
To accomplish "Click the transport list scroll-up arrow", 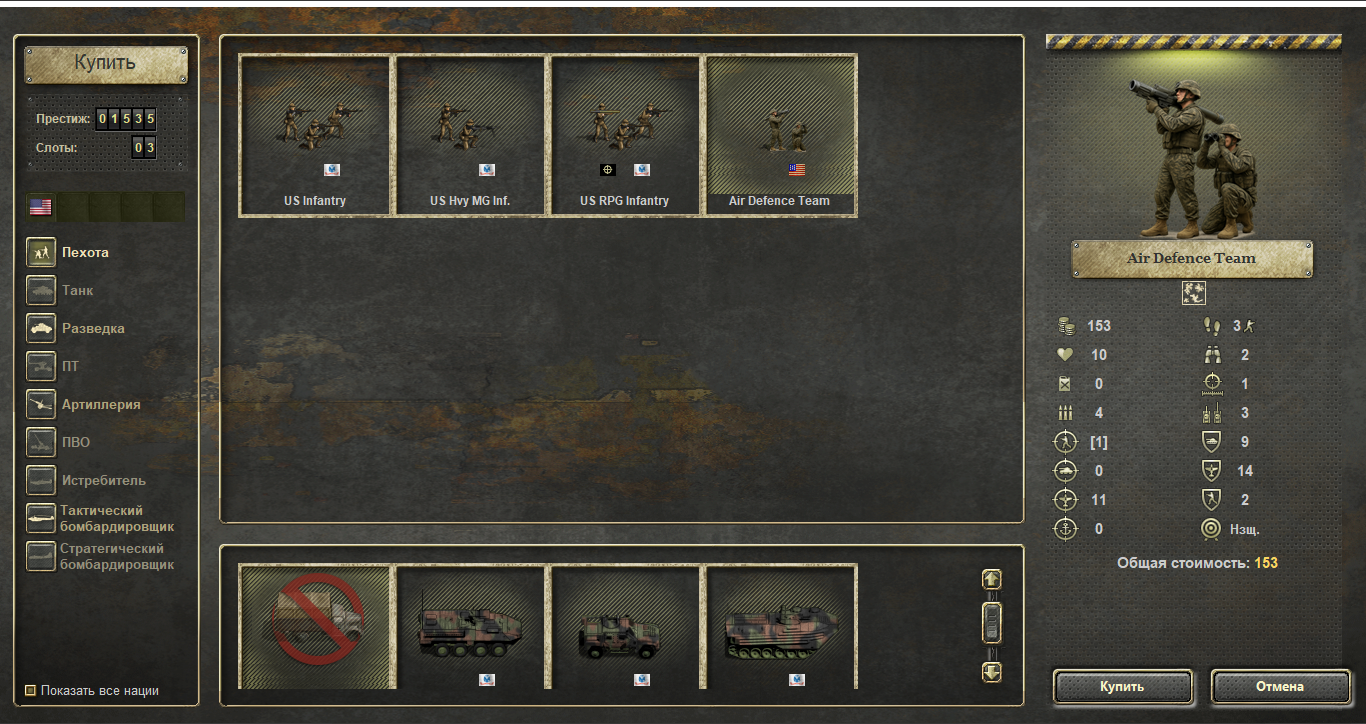I will click(x=992, y=579).
